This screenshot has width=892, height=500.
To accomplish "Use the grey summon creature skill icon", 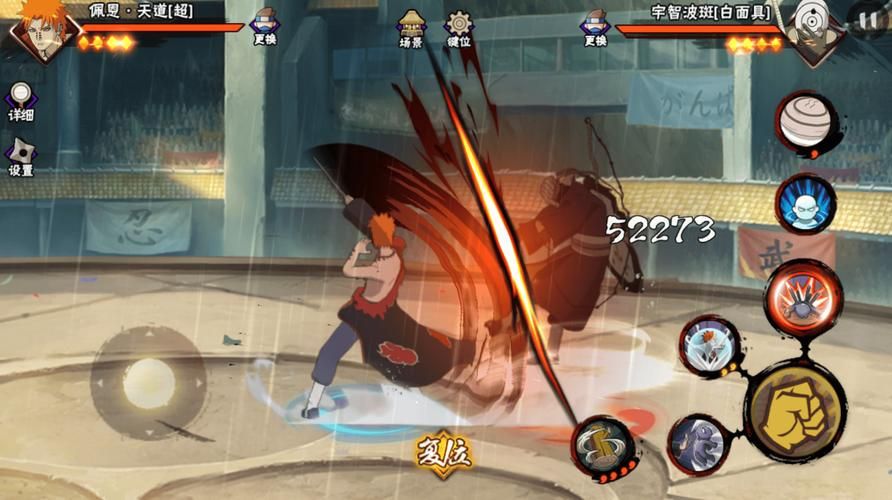I will tap(697, 444).
